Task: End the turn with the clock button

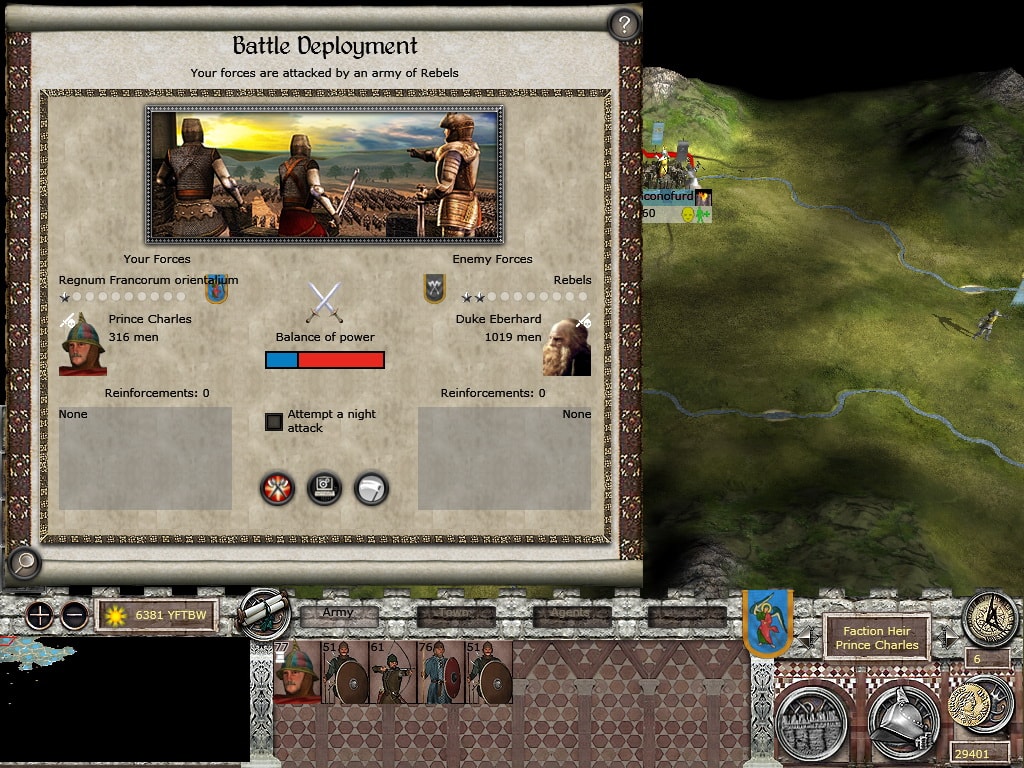Action: pyautogui.click(x=989, y=618)
